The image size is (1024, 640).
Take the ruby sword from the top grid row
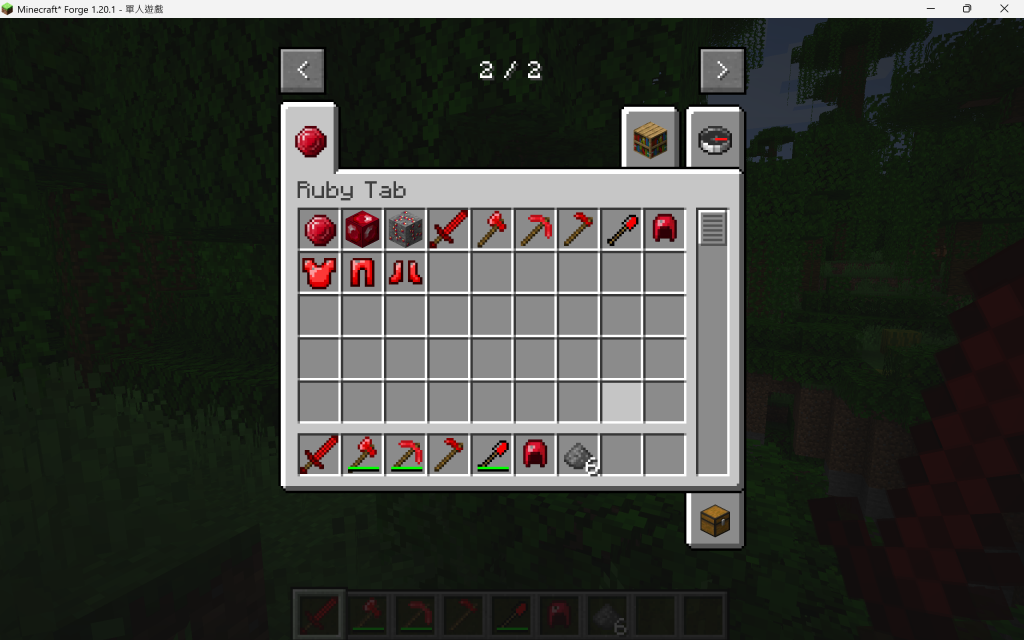[x=449, y=229]
